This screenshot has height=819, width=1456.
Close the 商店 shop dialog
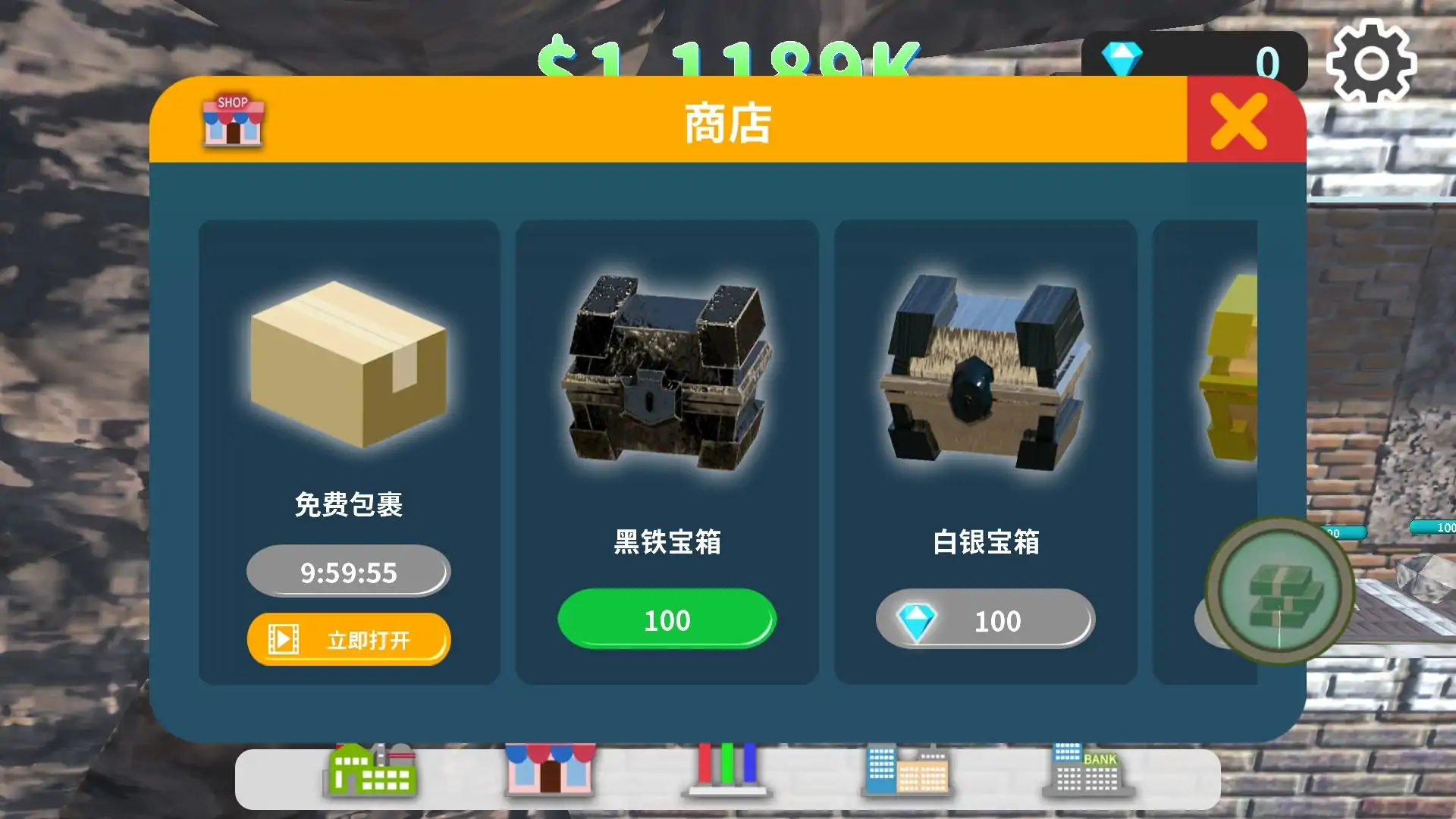point(1238,119)
